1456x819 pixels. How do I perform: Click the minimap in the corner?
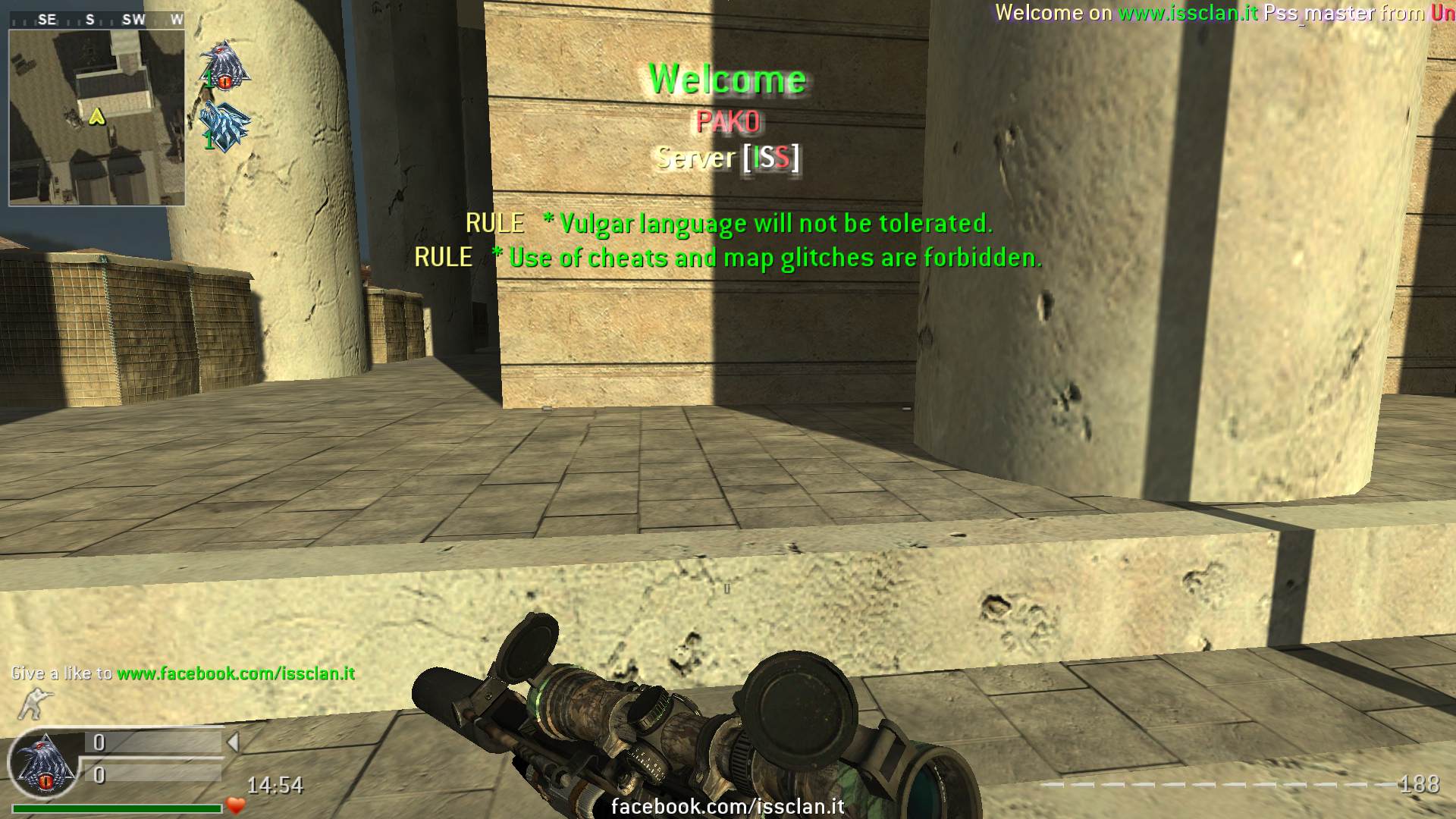point(96,118)
